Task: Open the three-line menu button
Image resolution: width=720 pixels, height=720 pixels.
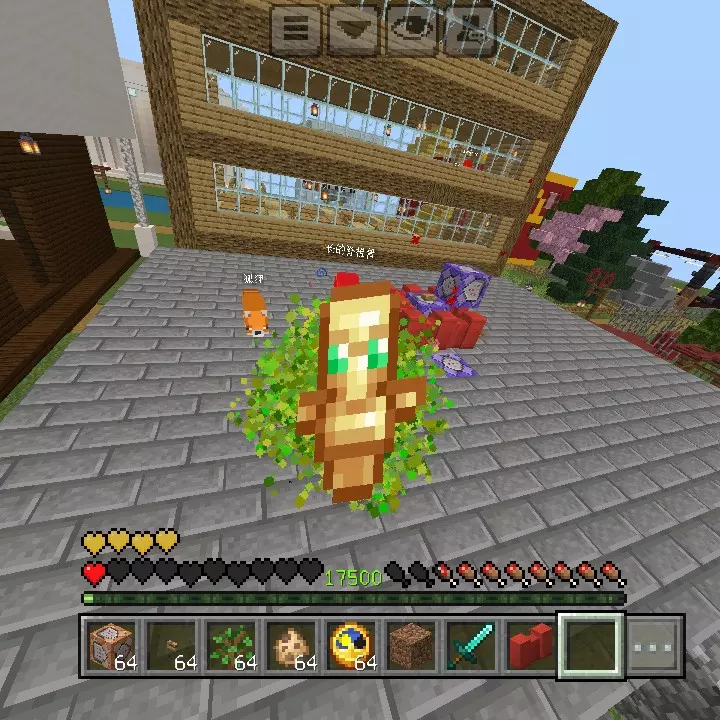Action: coord(295,30)
